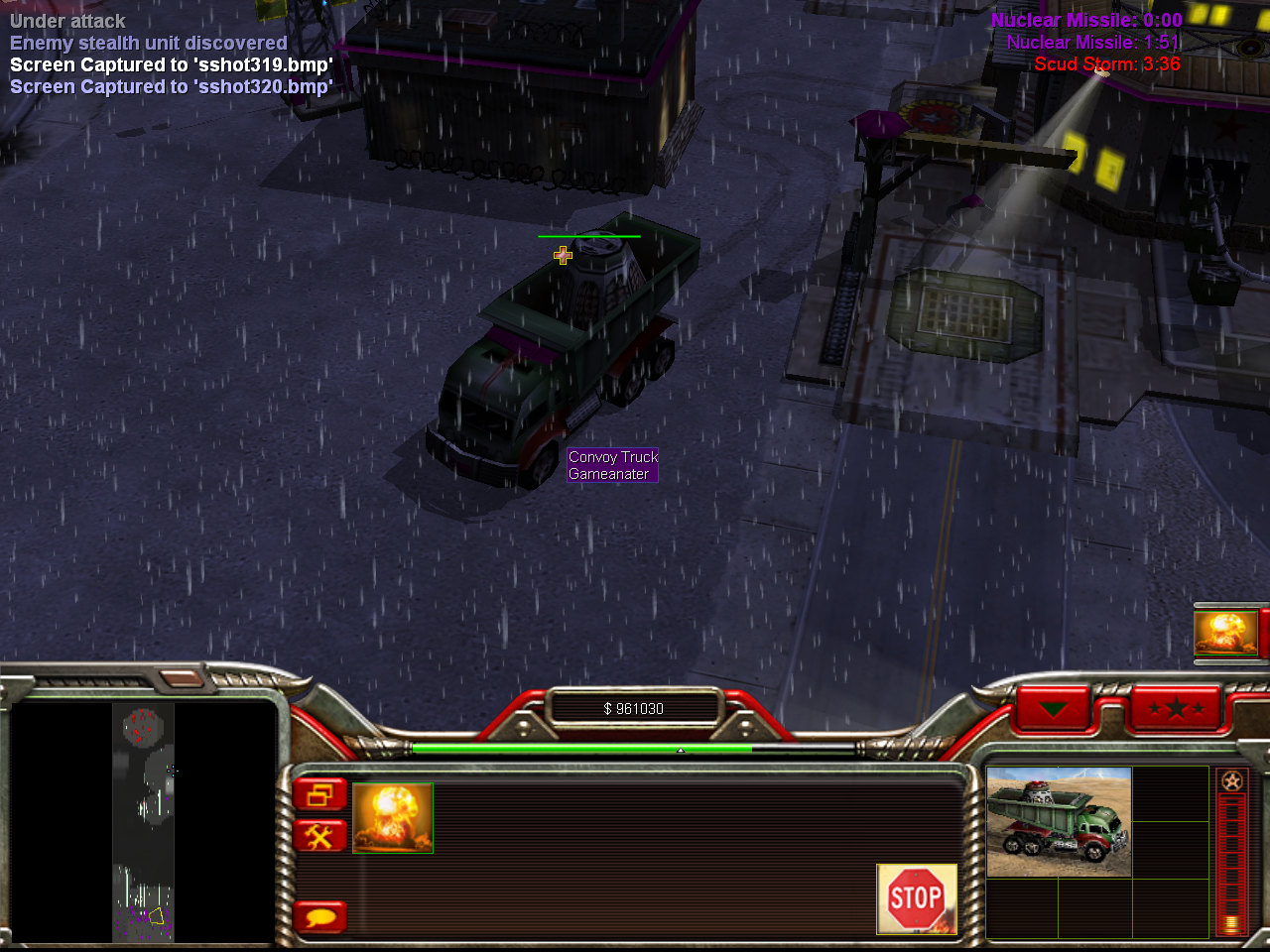Click the overlapping-windows red button

tap(319, 794)
